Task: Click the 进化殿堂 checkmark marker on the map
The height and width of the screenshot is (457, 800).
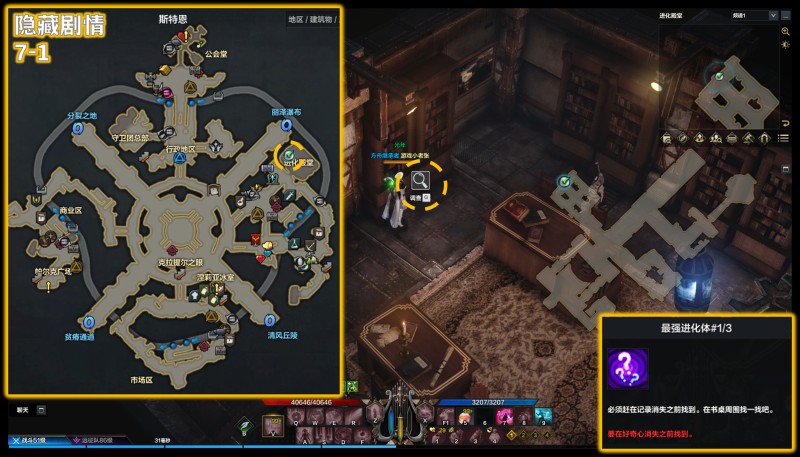Action: (x=288, y=155)
